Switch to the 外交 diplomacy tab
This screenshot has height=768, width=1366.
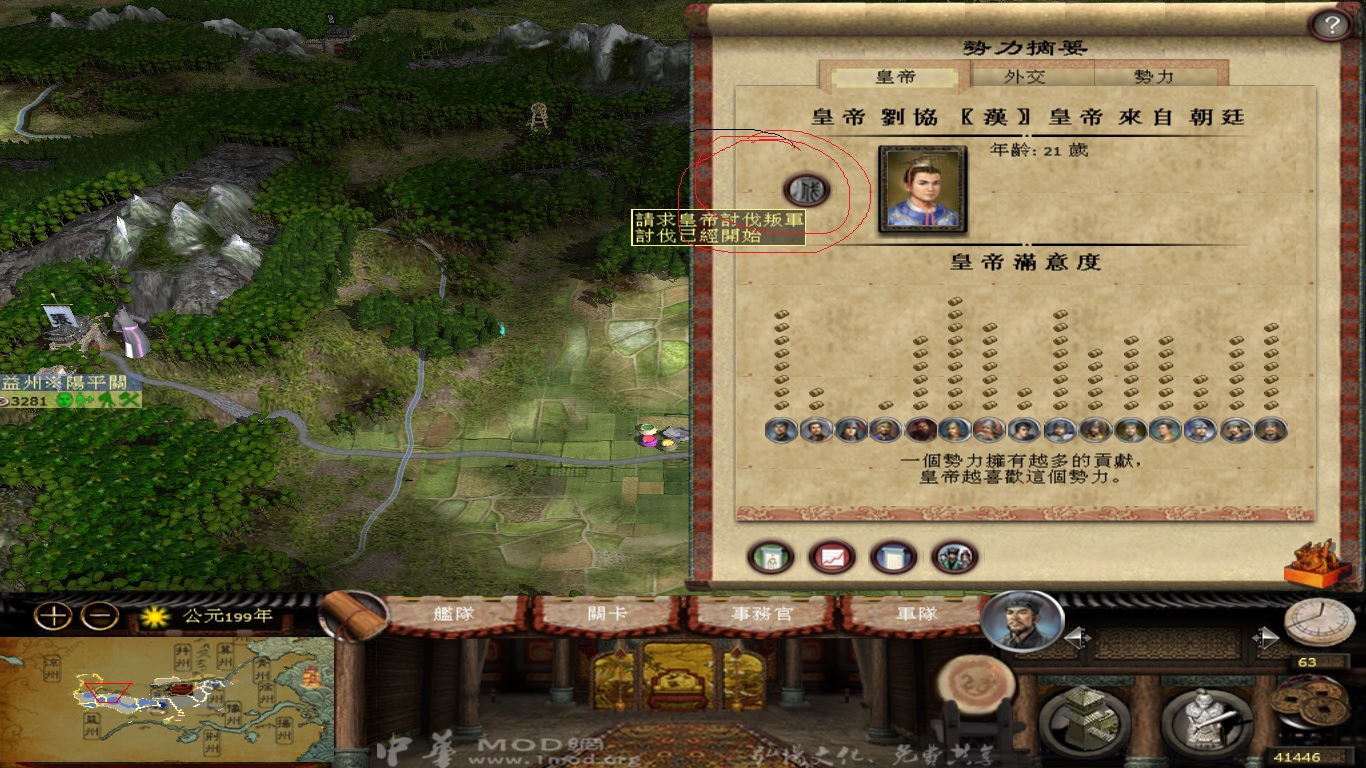(1032, 77)
